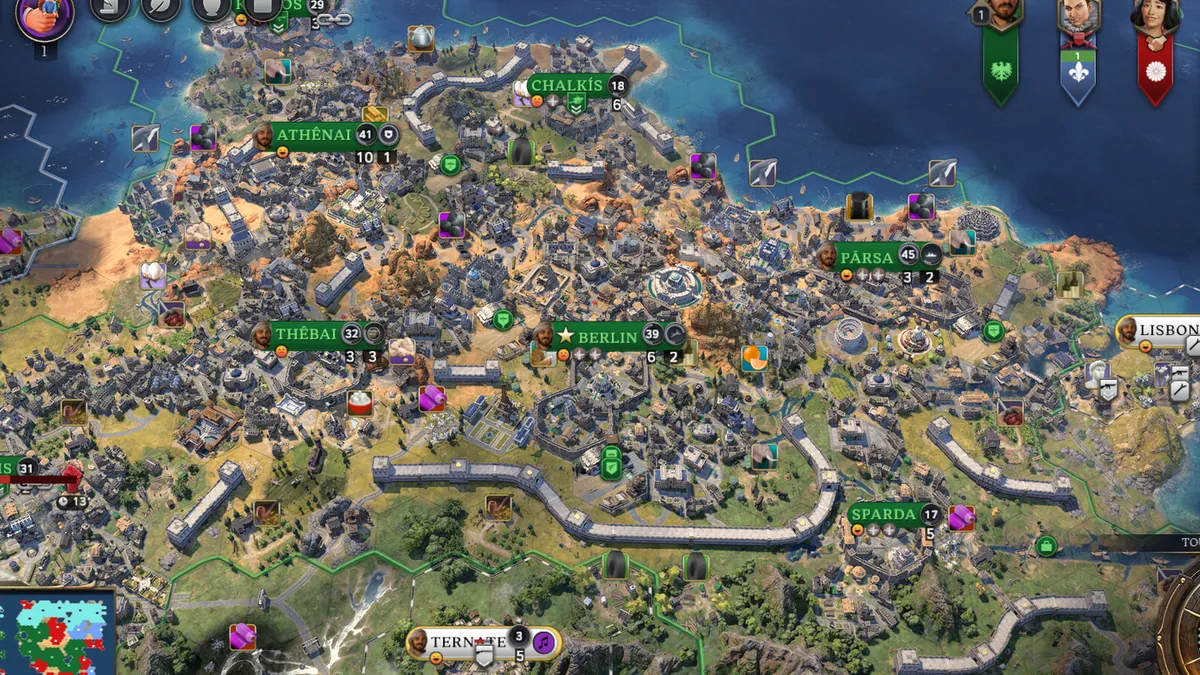
Task: Click the Chalkís city banner
Action: (567, 86)
